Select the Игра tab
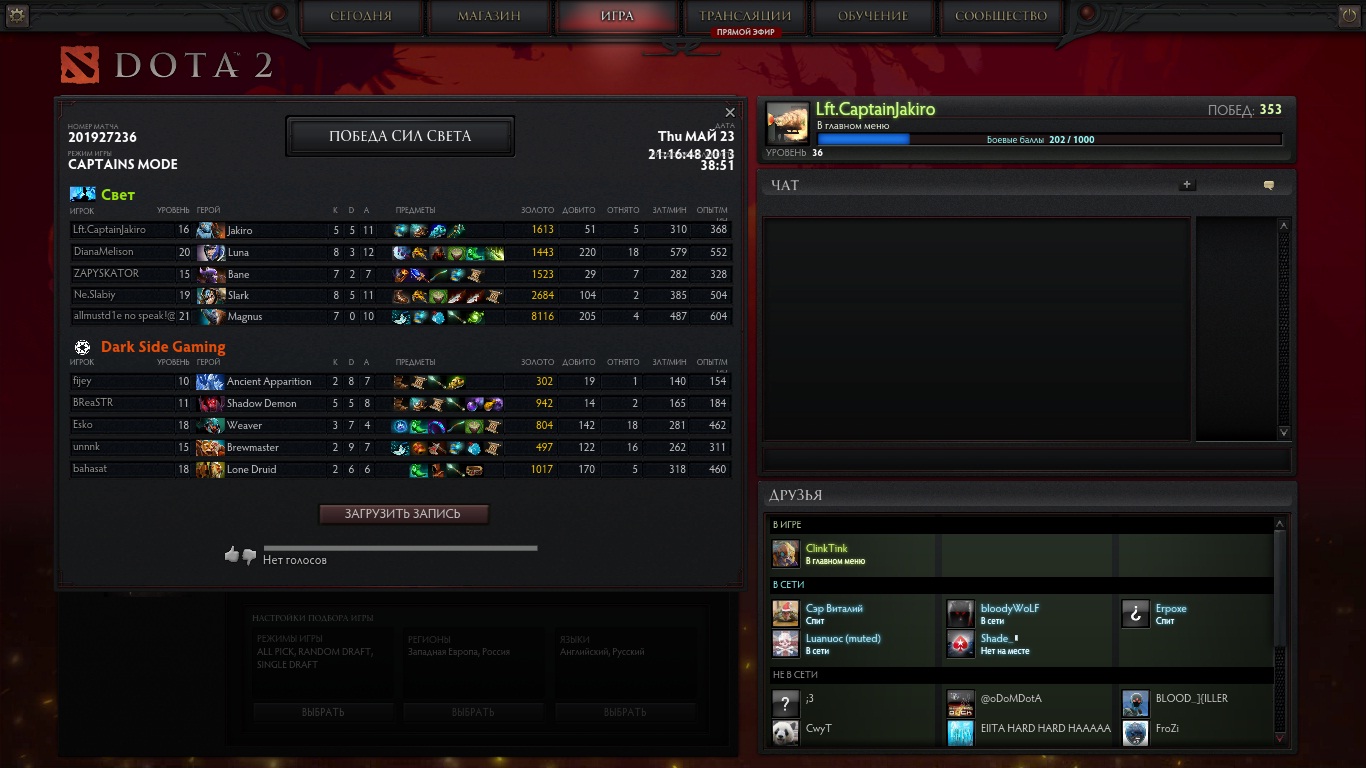This screenshot has width=1366, height=768. (x=617, y=16)
